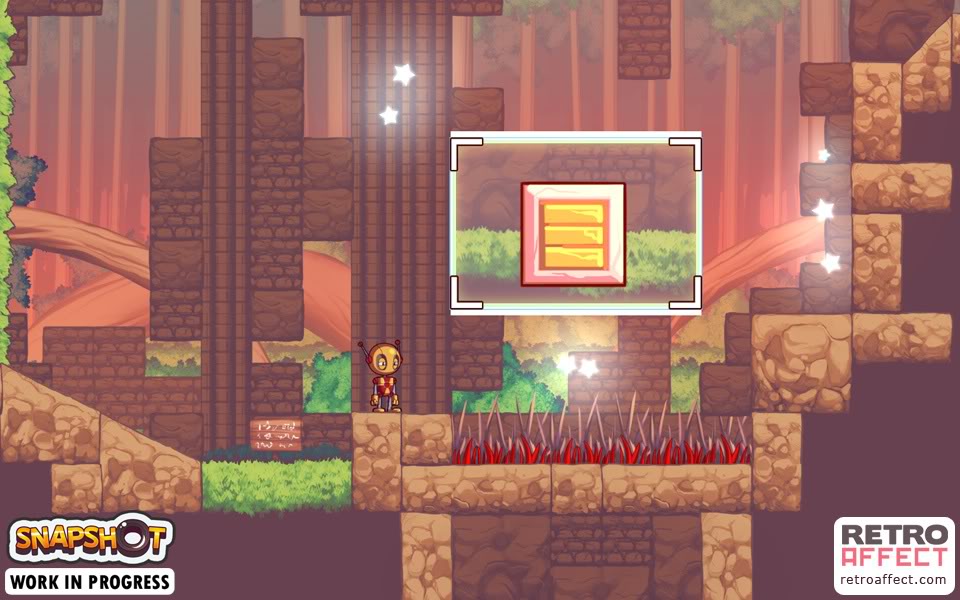Click the camera viewfinder photo frame
Viewport: 960px width, 600px height.
575,224
